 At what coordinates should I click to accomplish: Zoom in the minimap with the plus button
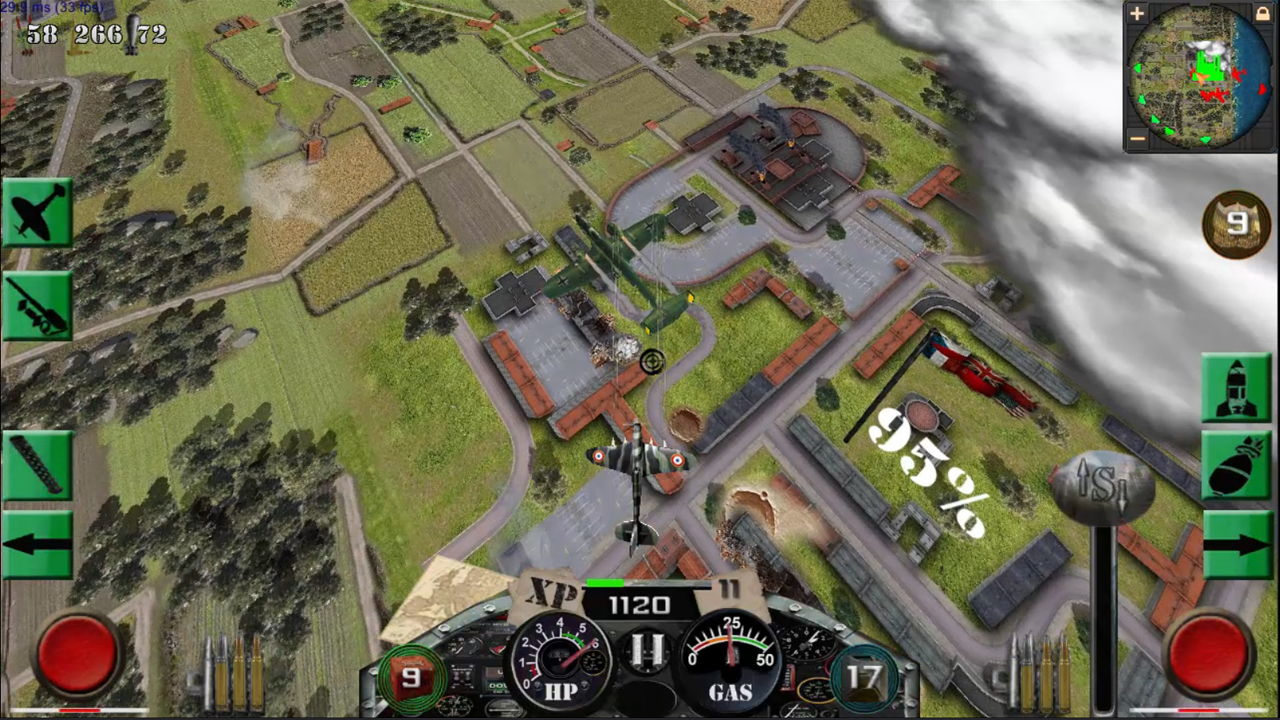pos(1137,14)
